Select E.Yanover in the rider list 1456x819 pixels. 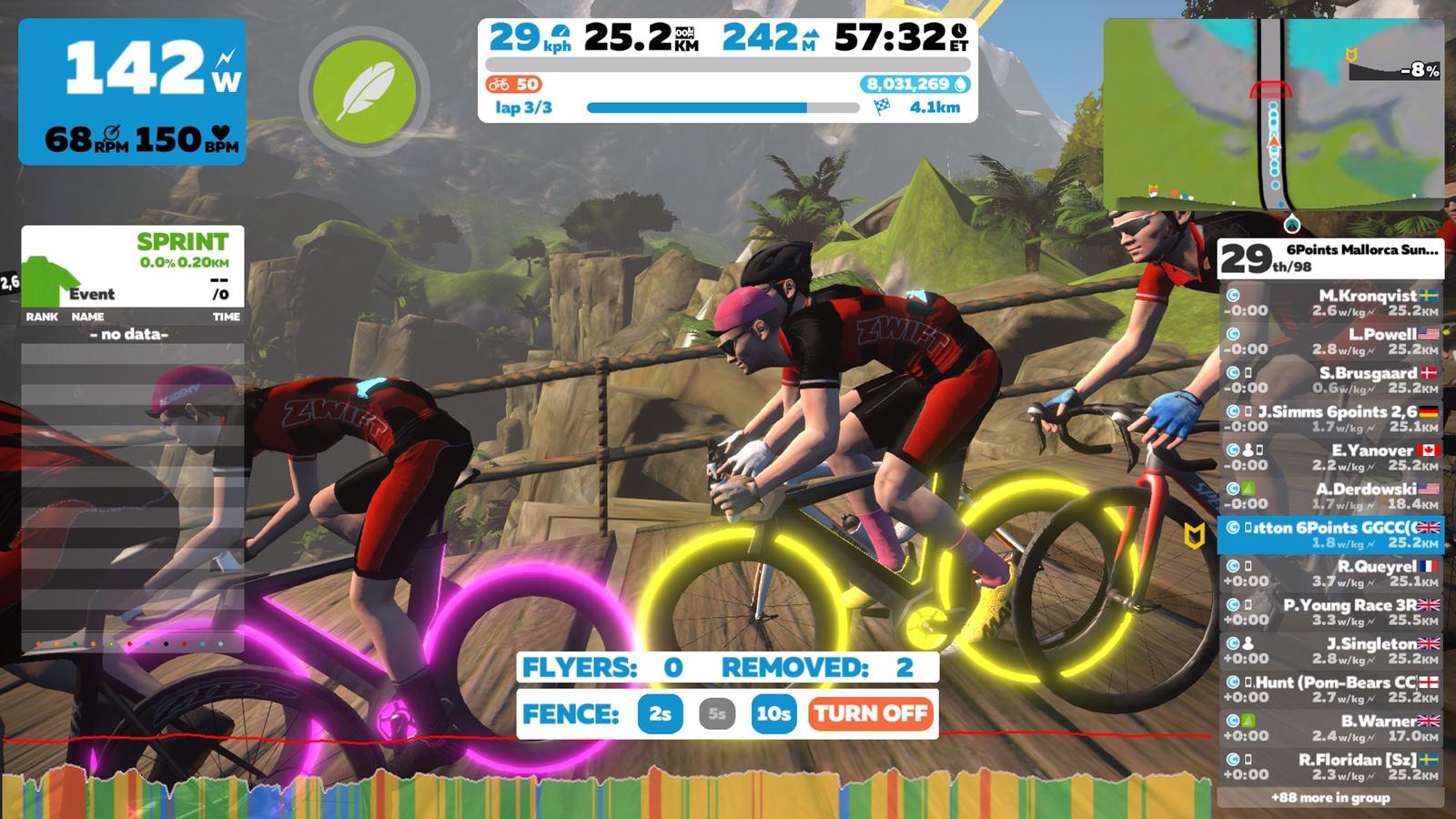[x=1330, y=458]
